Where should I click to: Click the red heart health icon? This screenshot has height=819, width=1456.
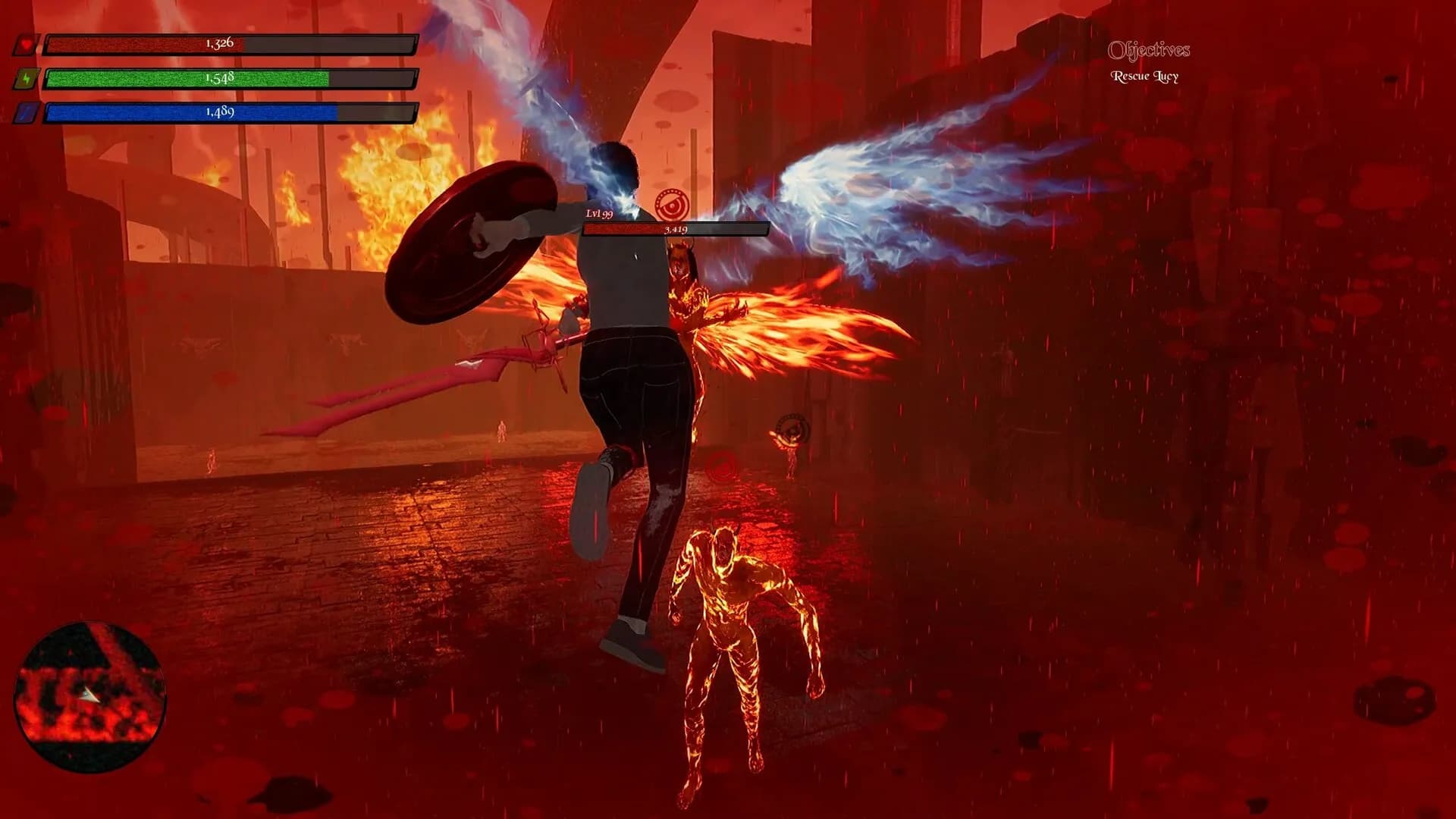click(x=27, y=45)
